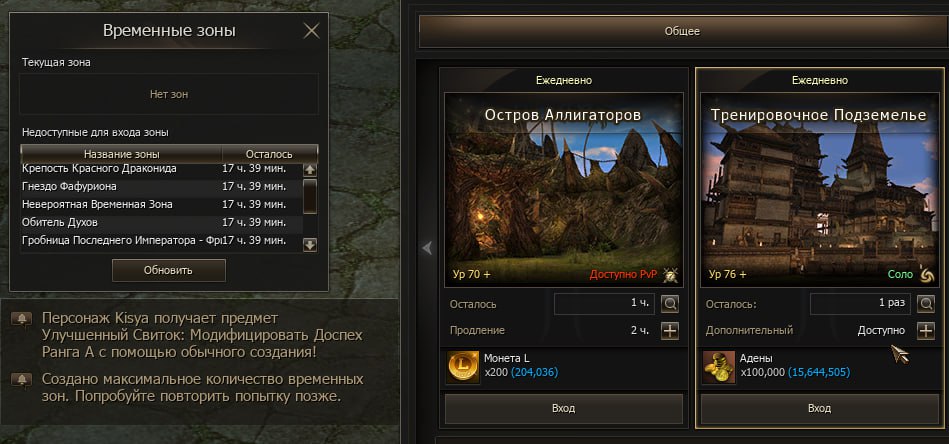949x444 pixels.
Task: Click the Монета L coin icon
Action: click(x=462, y=366)
